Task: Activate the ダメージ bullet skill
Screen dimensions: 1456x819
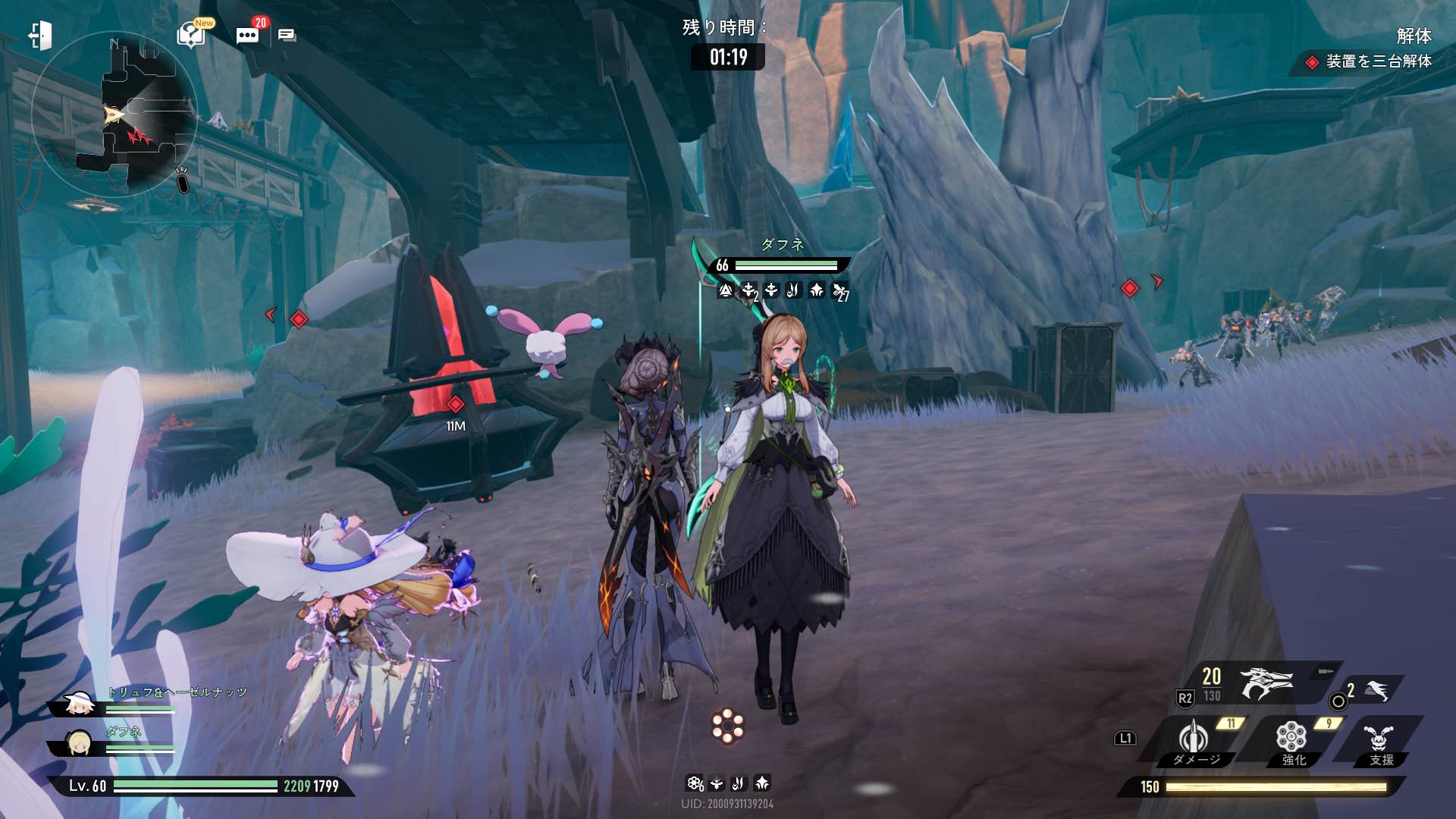Action: coord(1194,739)
